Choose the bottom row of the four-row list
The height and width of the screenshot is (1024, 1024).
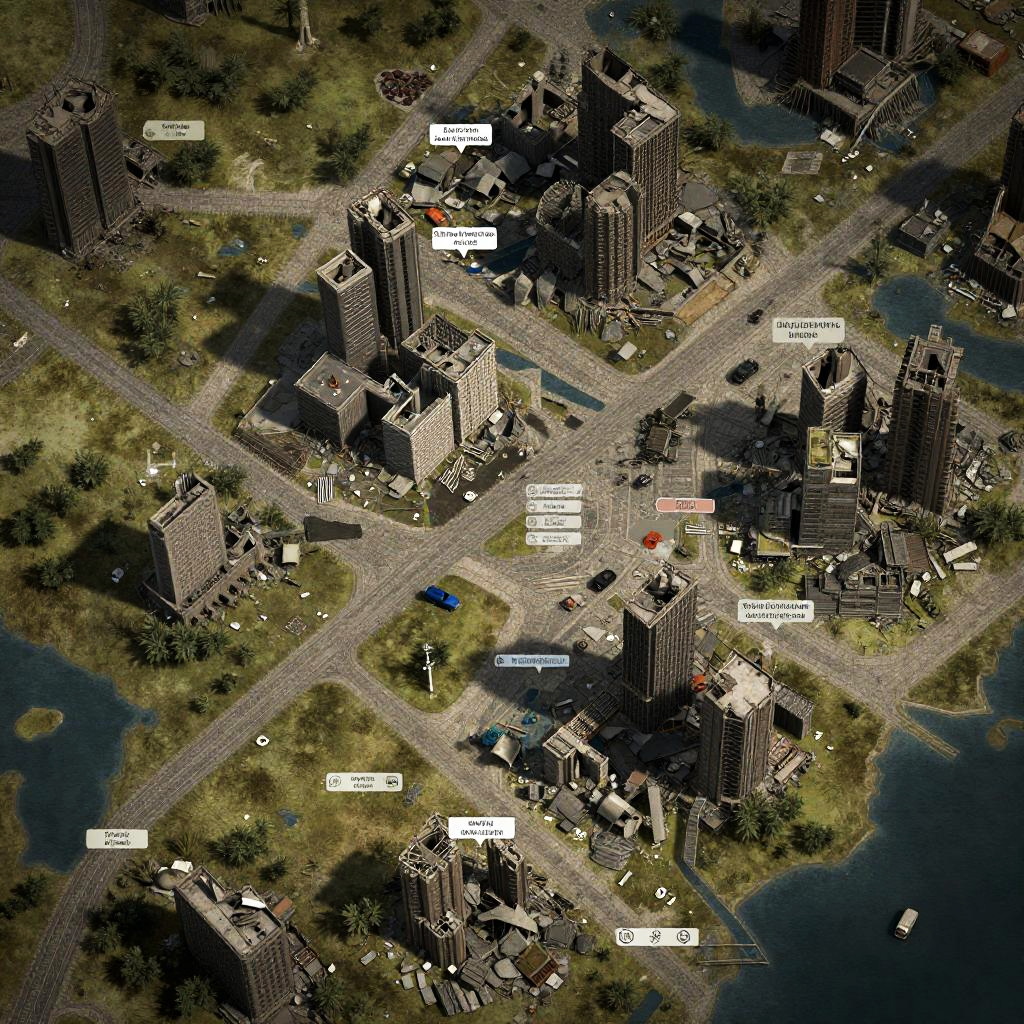(554, 539)
